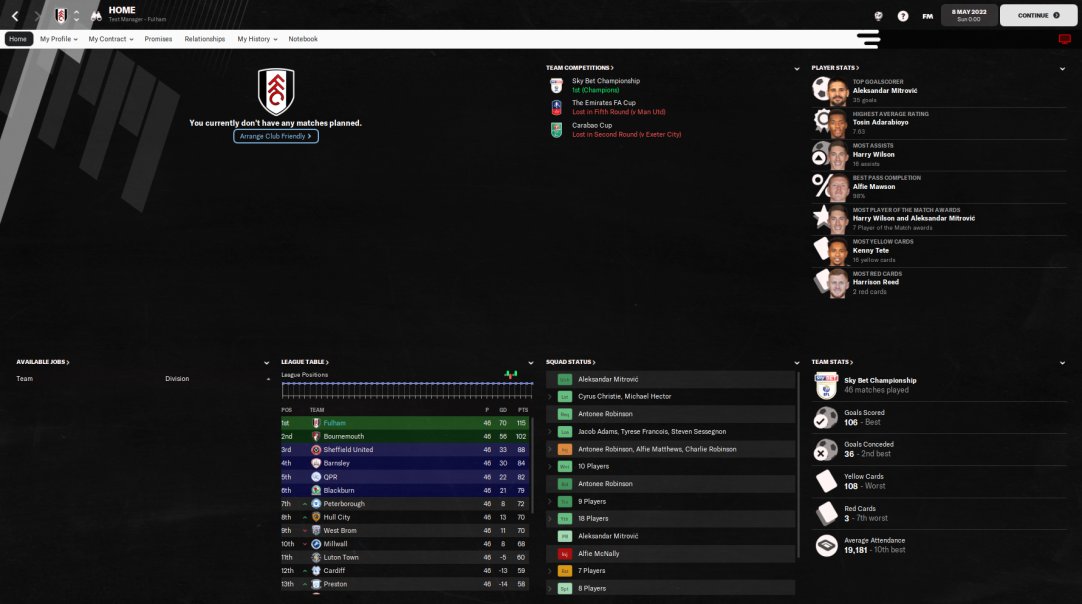Open the My Contract dropdown

point(110,39)
